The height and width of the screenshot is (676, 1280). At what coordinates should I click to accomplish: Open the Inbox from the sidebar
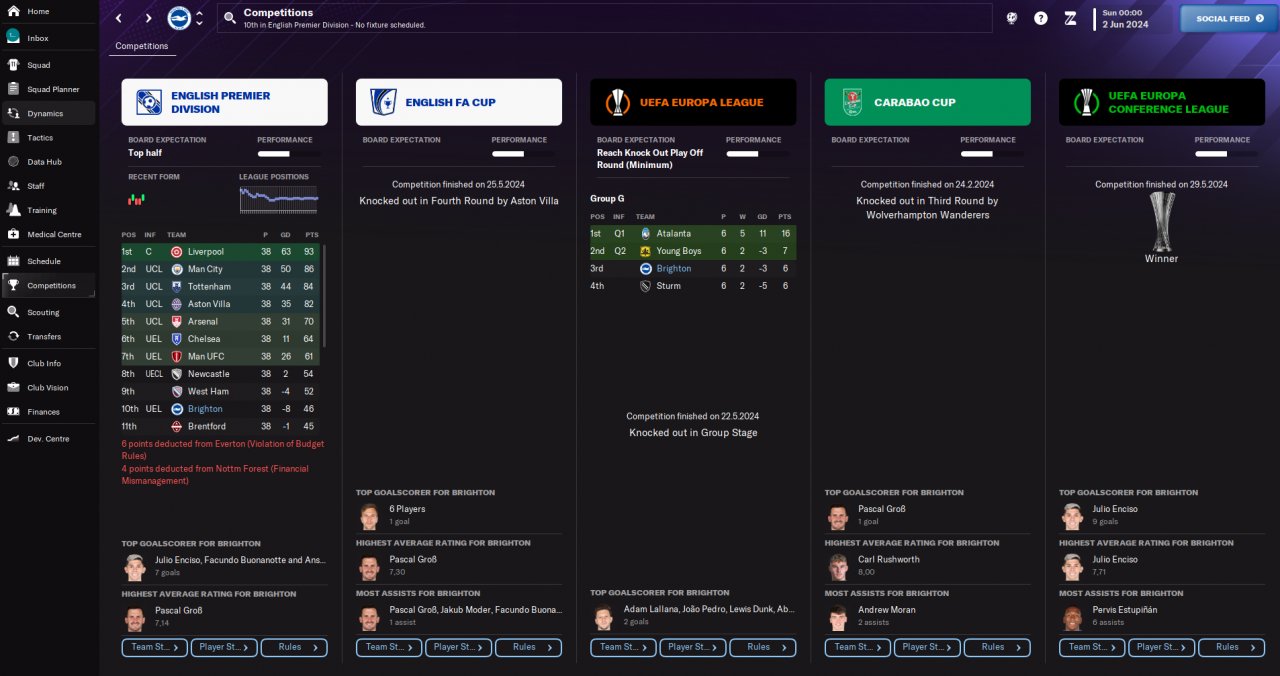coord(38,38)
